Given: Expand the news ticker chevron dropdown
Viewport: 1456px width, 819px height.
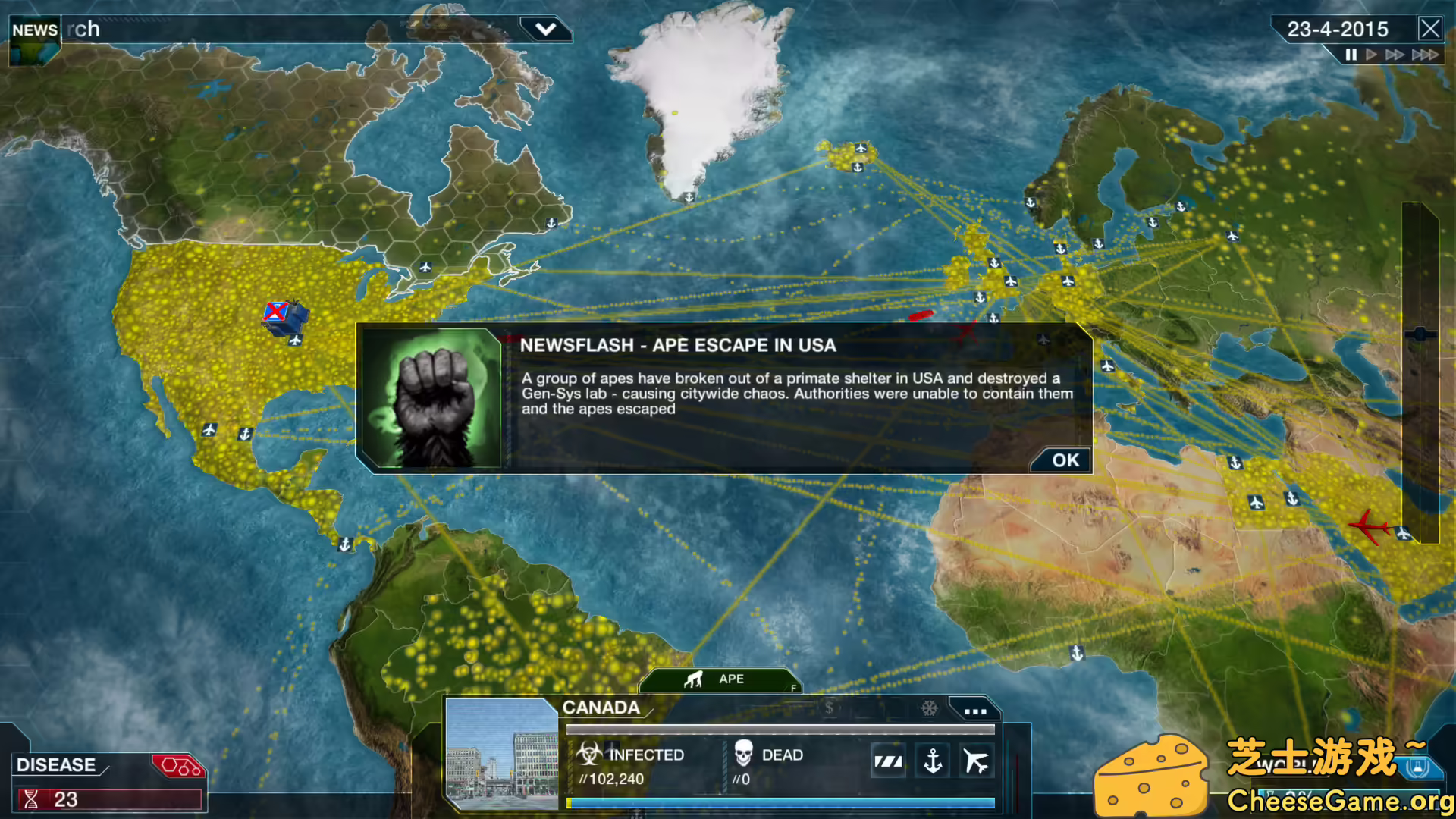Looking at the screenshot, I should tap(544, 29).
